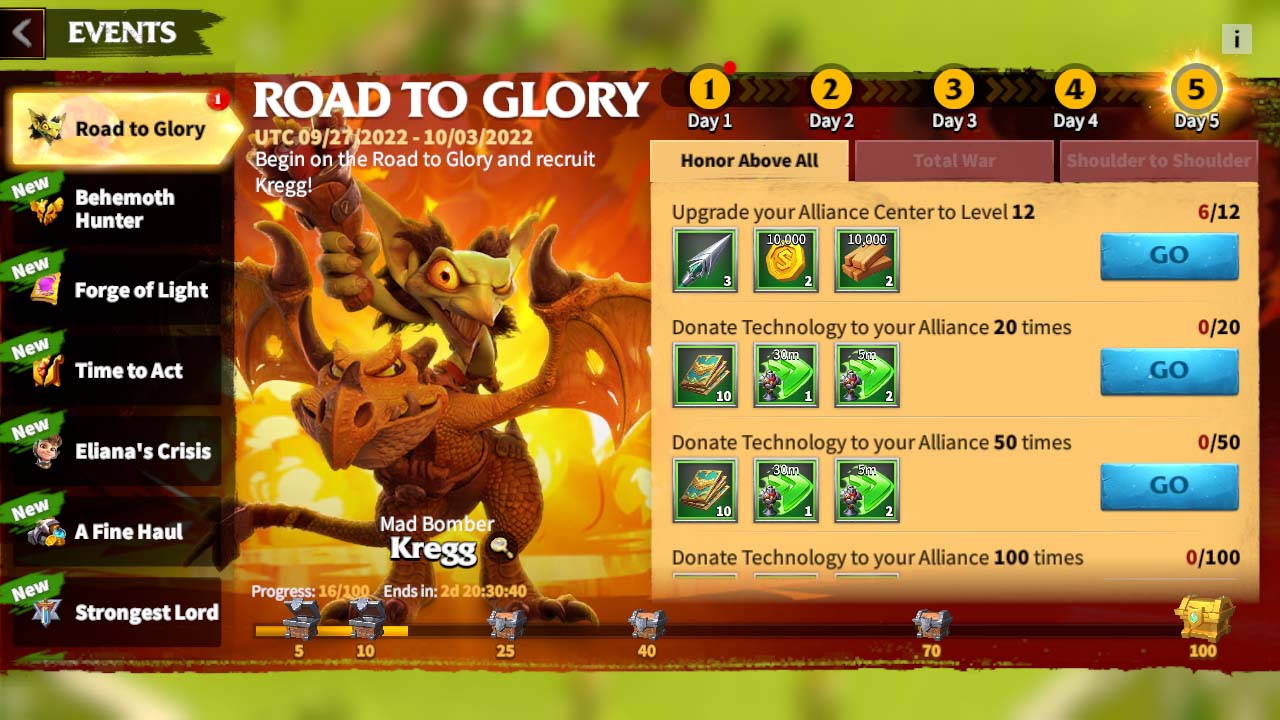Viewport: 1280px width, 720px height.
Task: Inspect Kregg using the magnifying glass
Action: (x=500, y=547)
